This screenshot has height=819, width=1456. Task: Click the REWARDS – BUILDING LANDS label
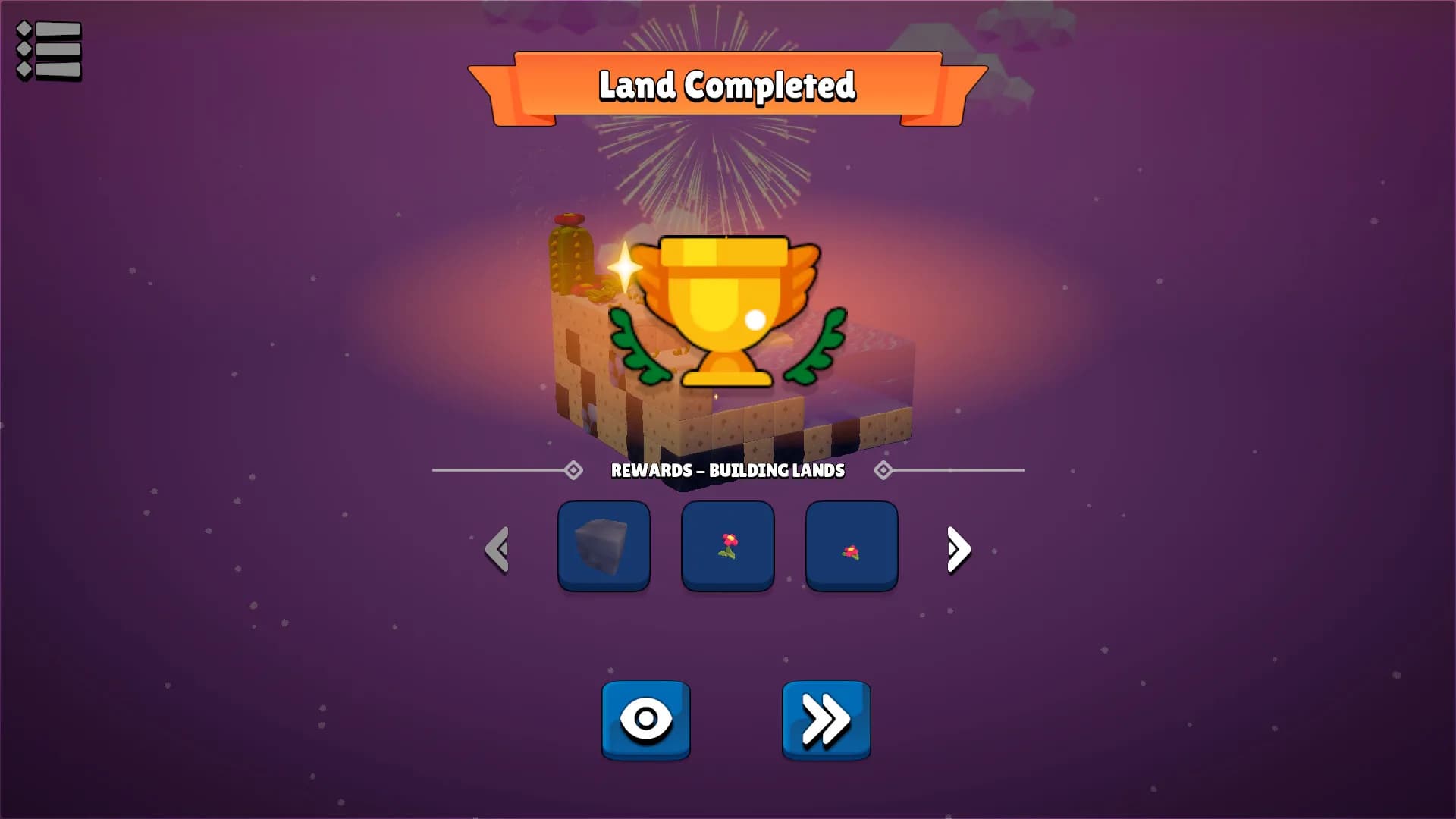point(727,471)
